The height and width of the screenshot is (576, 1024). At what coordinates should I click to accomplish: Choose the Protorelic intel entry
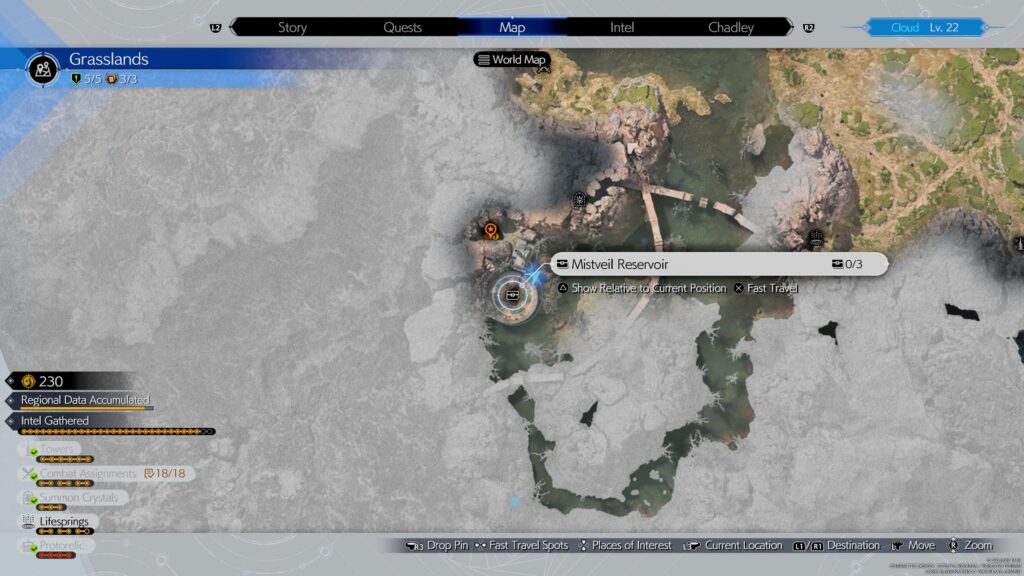coord(64,545)
